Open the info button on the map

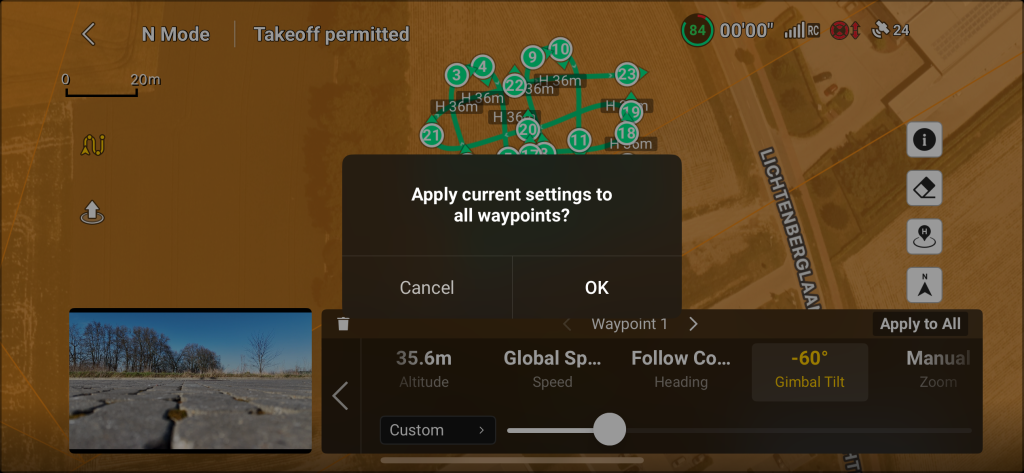point(924,140)
